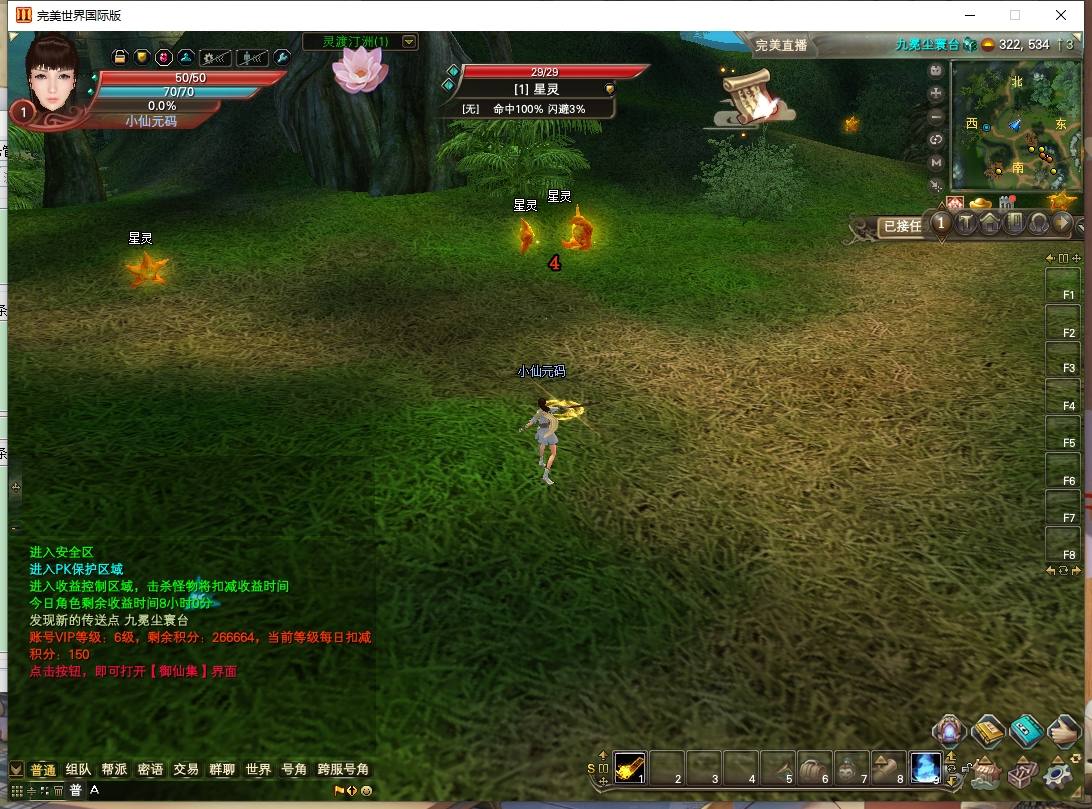Open the gear settings icon

coord(1058,774)
